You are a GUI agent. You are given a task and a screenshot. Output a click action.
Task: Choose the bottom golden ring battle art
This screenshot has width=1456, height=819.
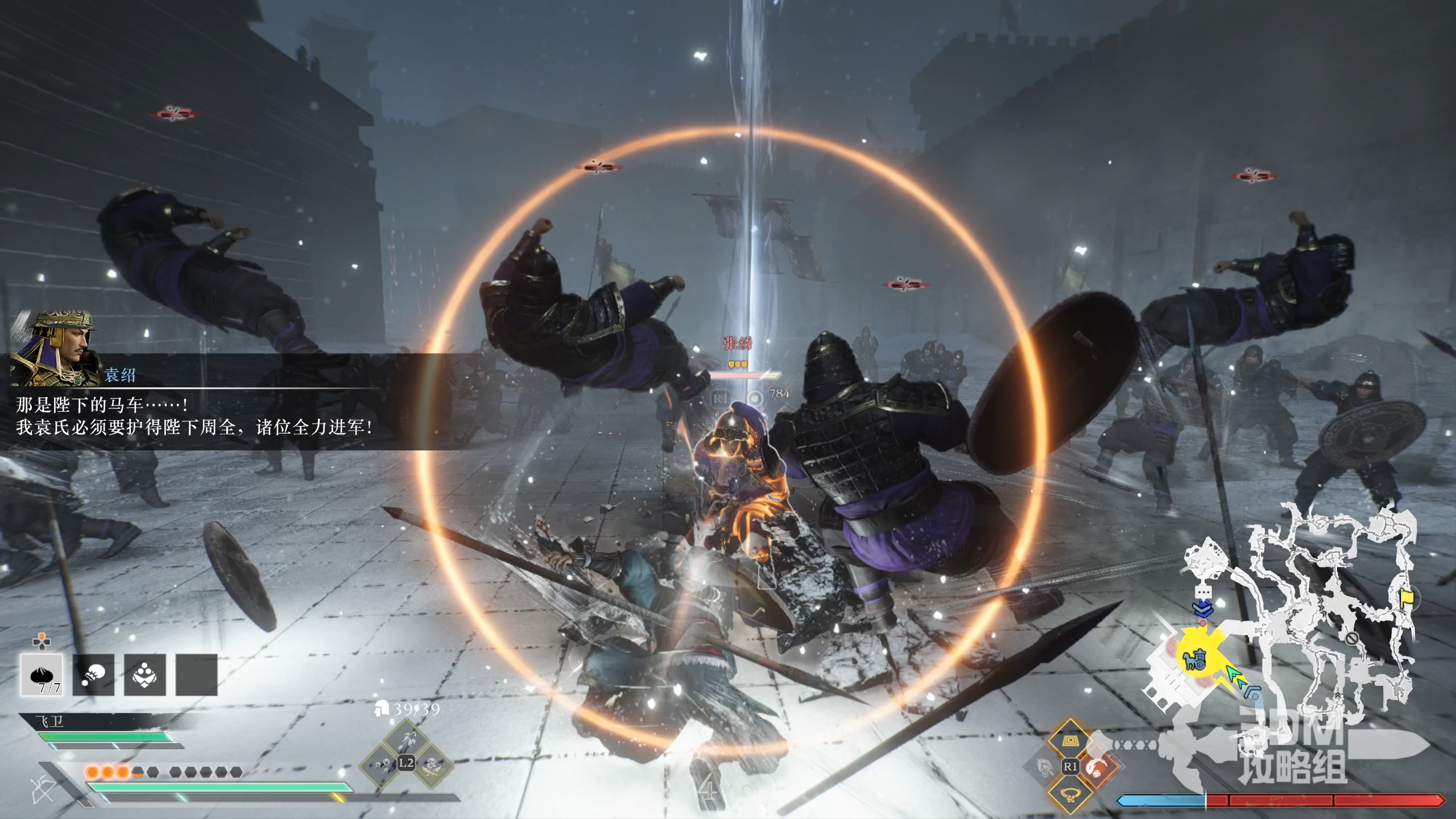[1070, 793]
